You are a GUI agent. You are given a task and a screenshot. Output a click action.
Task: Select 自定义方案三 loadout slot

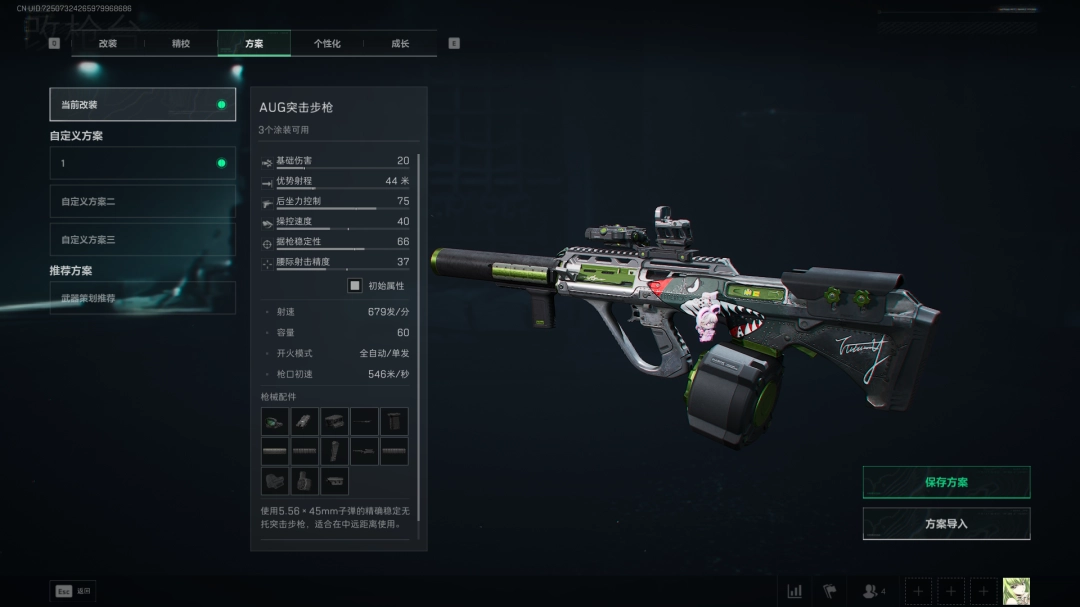pyautogui.click(x=142, y=240)
